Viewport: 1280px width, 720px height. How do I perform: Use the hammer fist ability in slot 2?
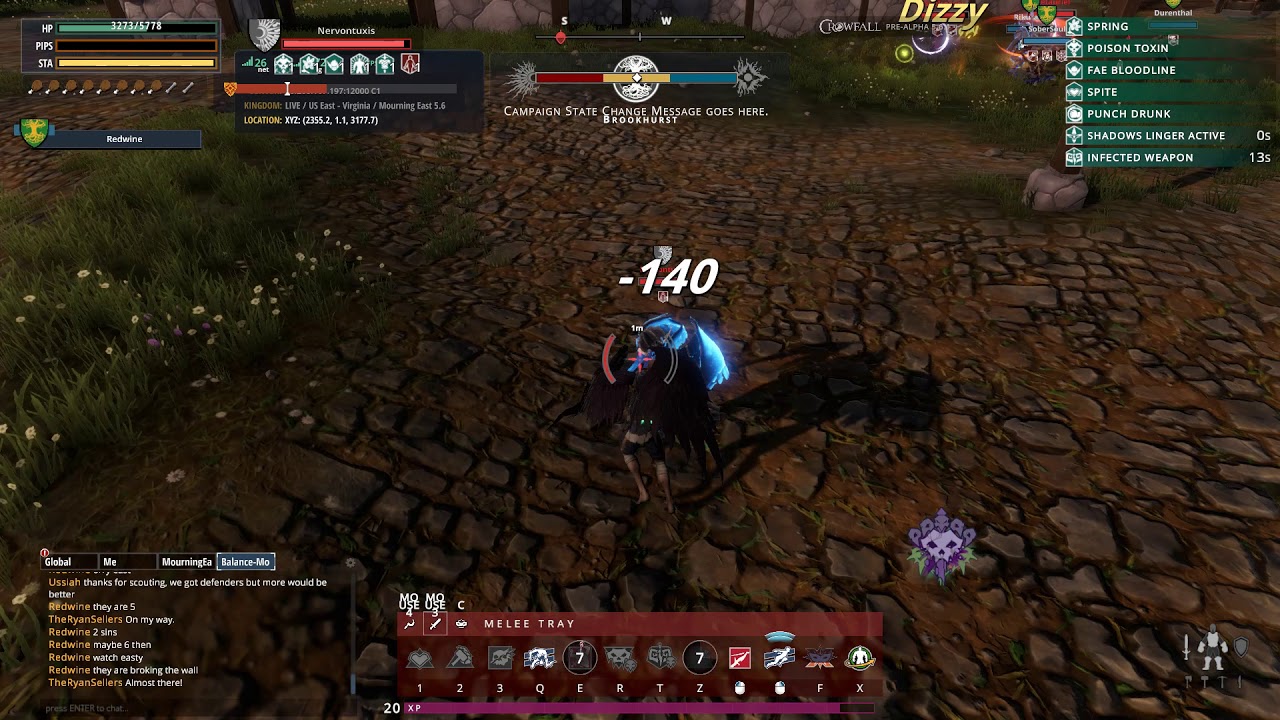(460, 658)
